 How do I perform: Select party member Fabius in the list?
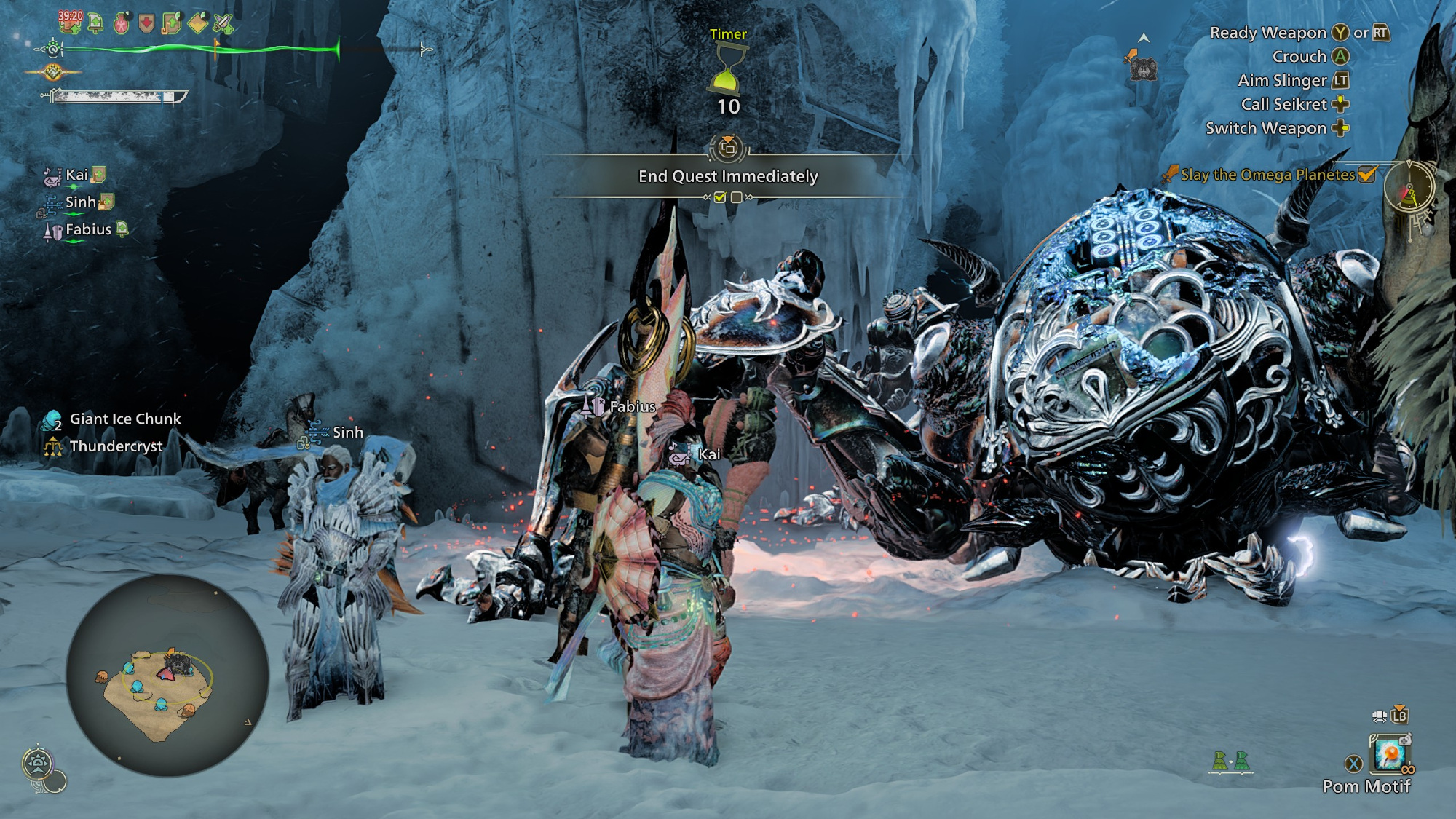[x=87, y=230]
